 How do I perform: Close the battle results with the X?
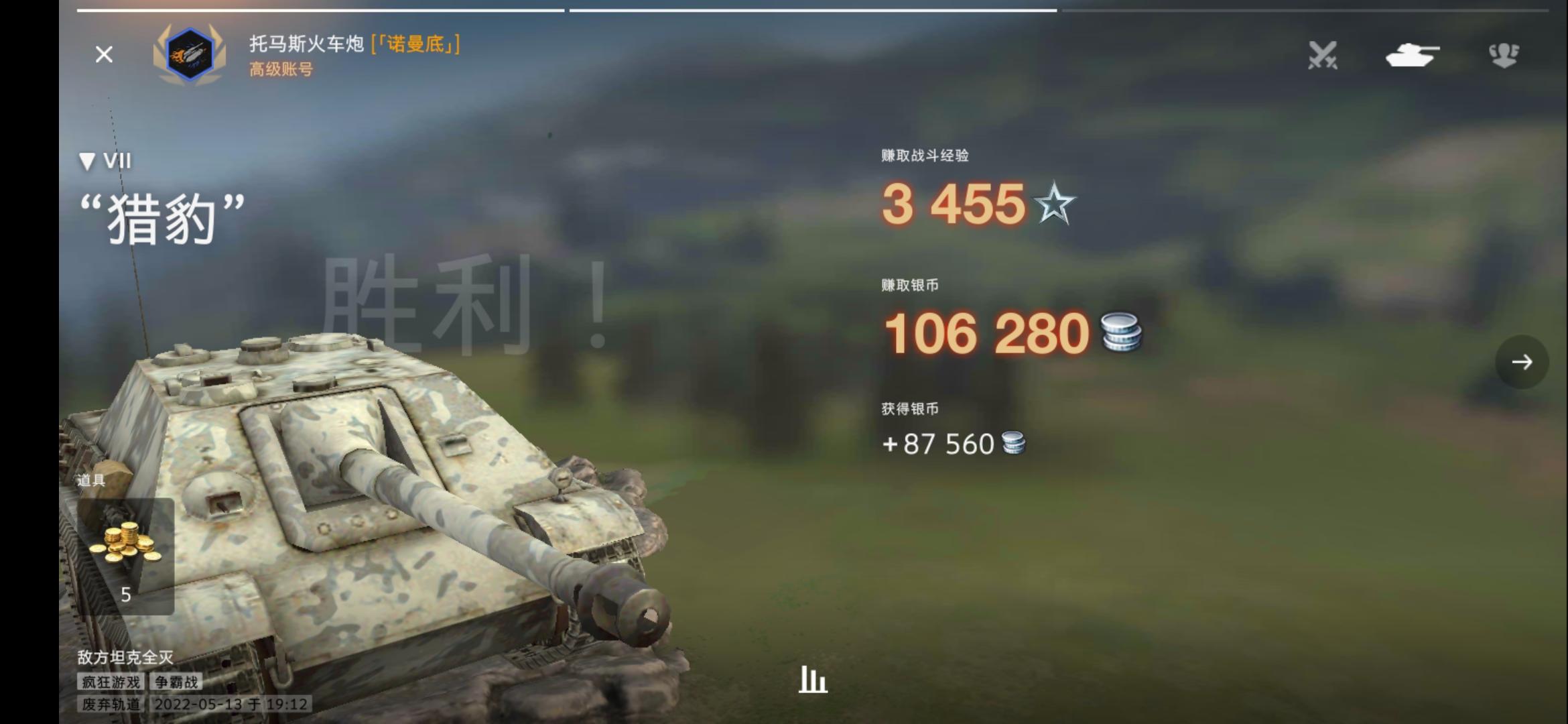point(104,55)
